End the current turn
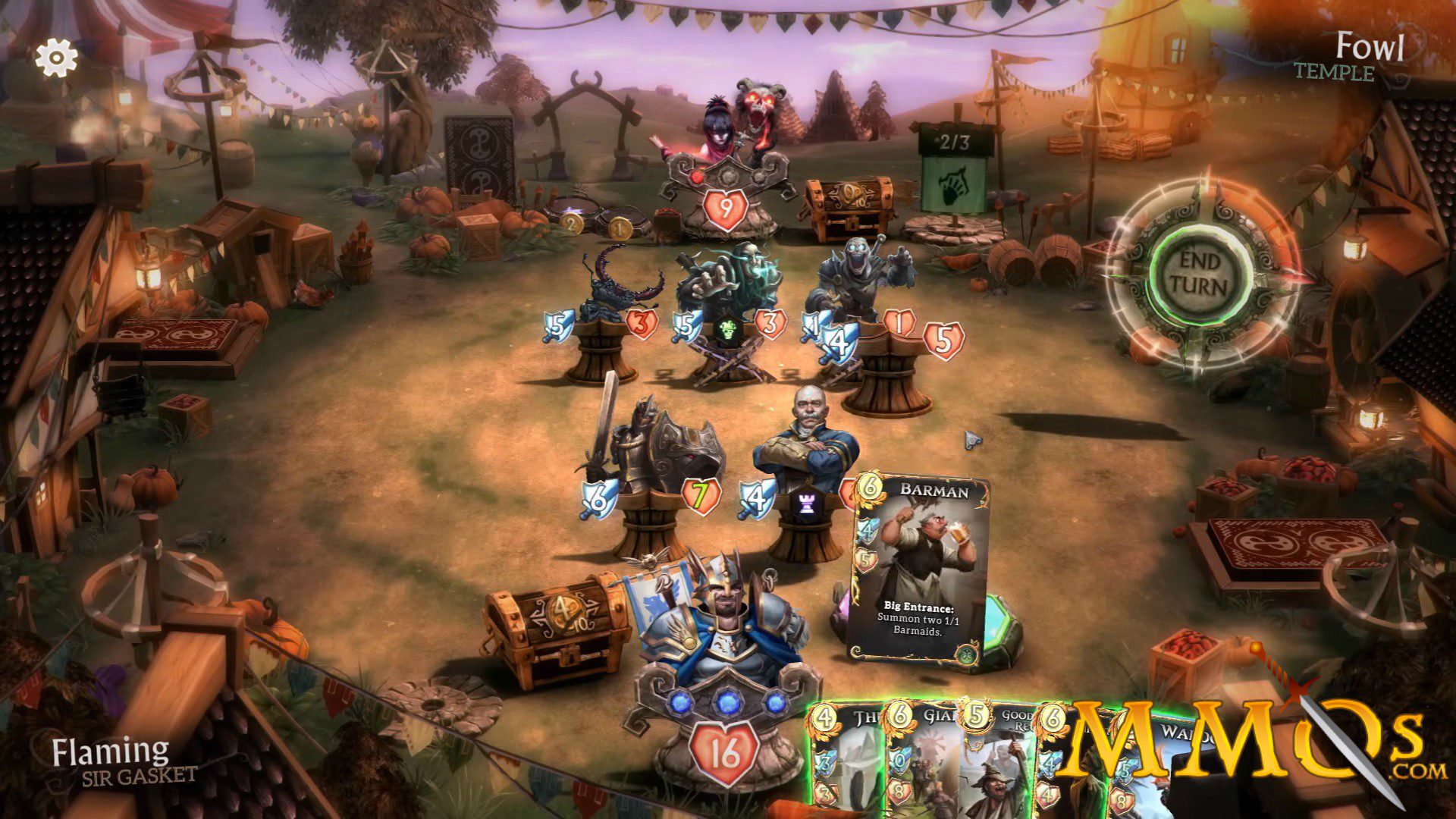 pyautogui.click(x=1201, y=275)
